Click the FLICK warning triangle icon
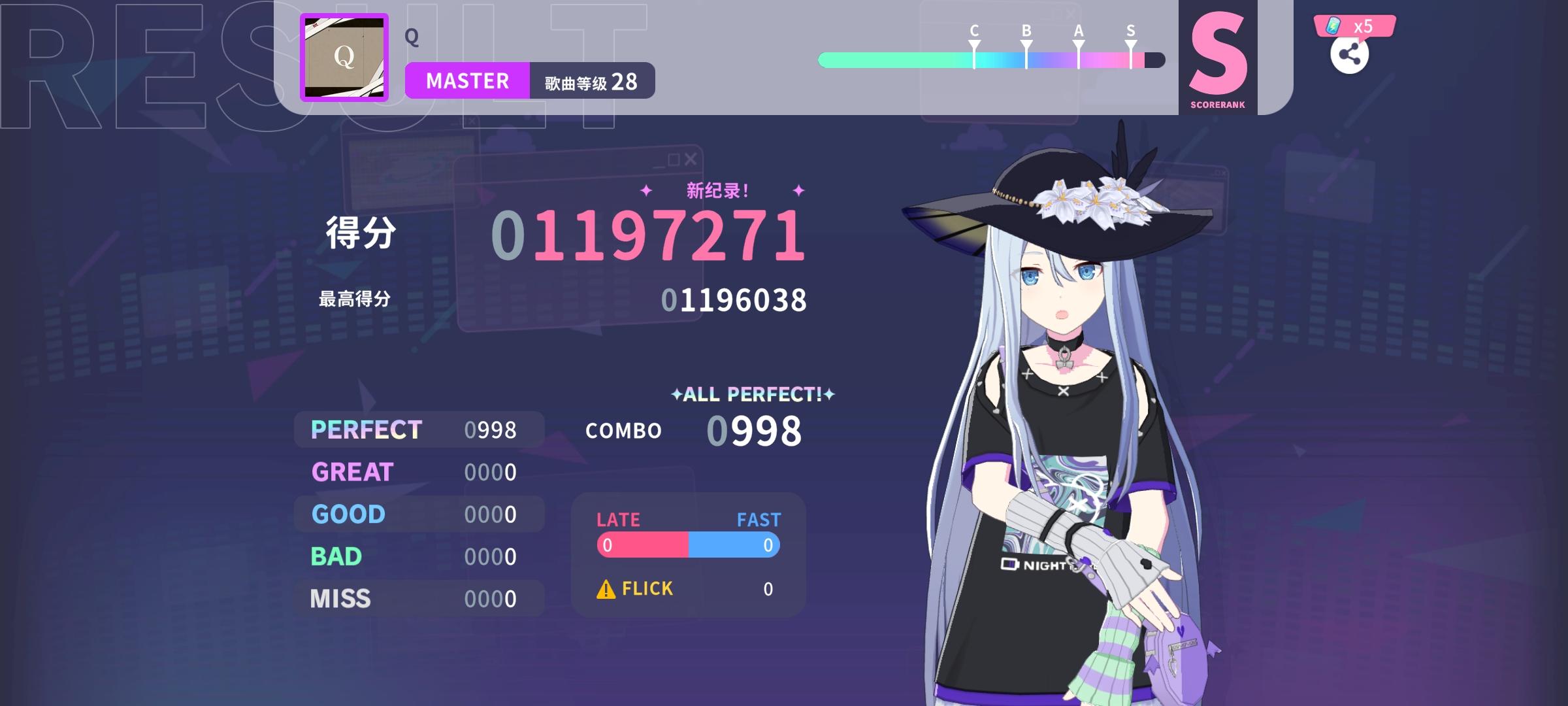 click(x=606, y=588)
